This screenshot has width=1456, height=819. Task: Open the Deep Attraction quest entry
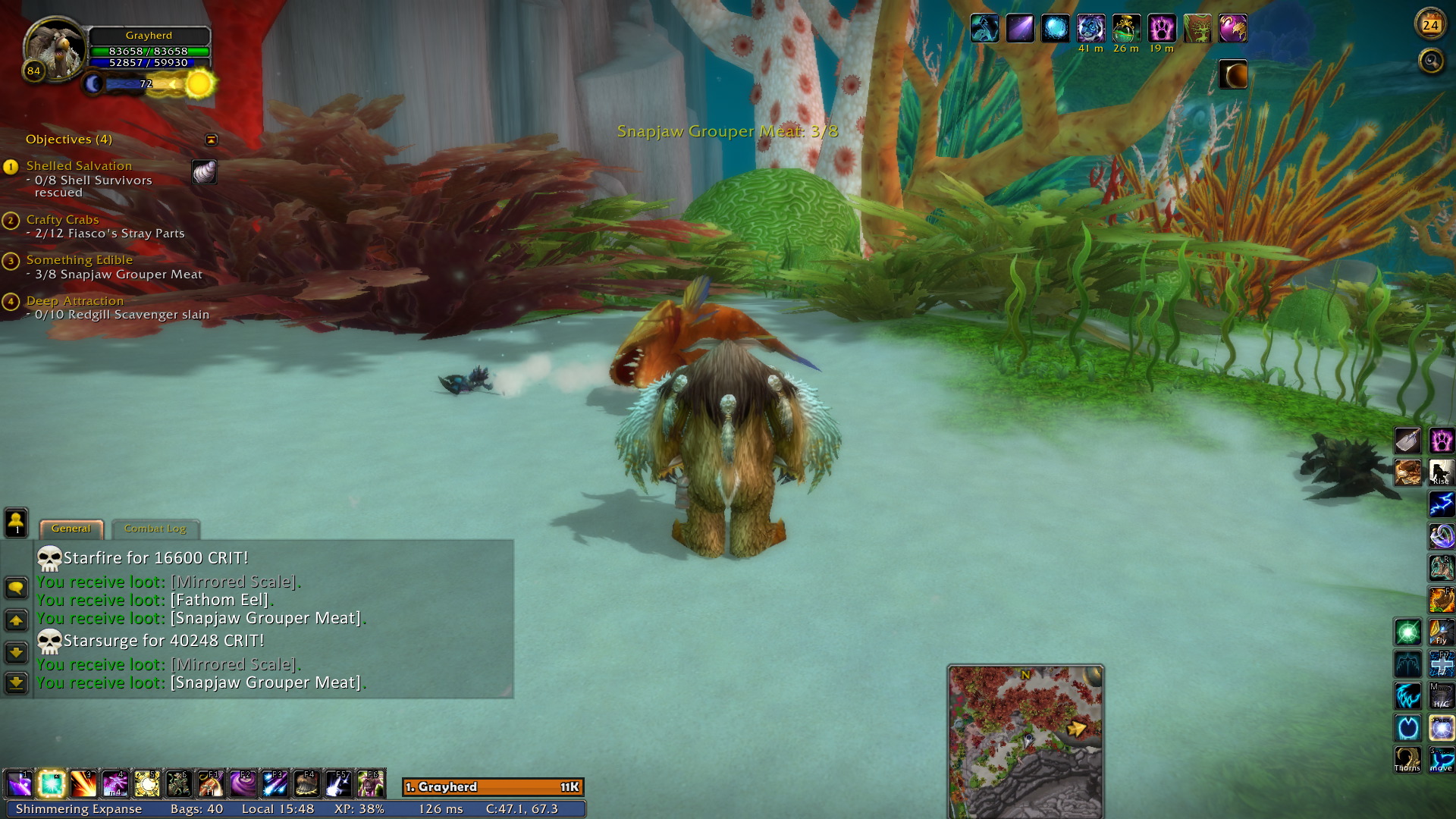click(74, 300)
